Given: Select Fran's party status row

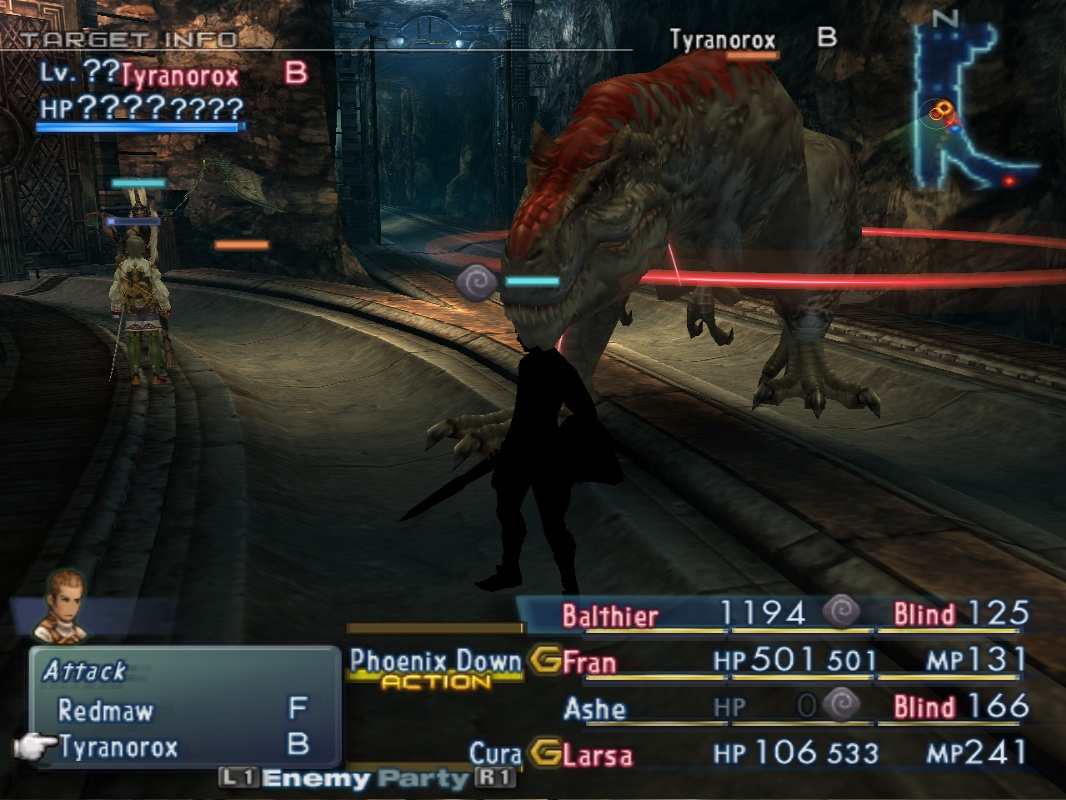Looking at the screenshot, I should [780, 661].
